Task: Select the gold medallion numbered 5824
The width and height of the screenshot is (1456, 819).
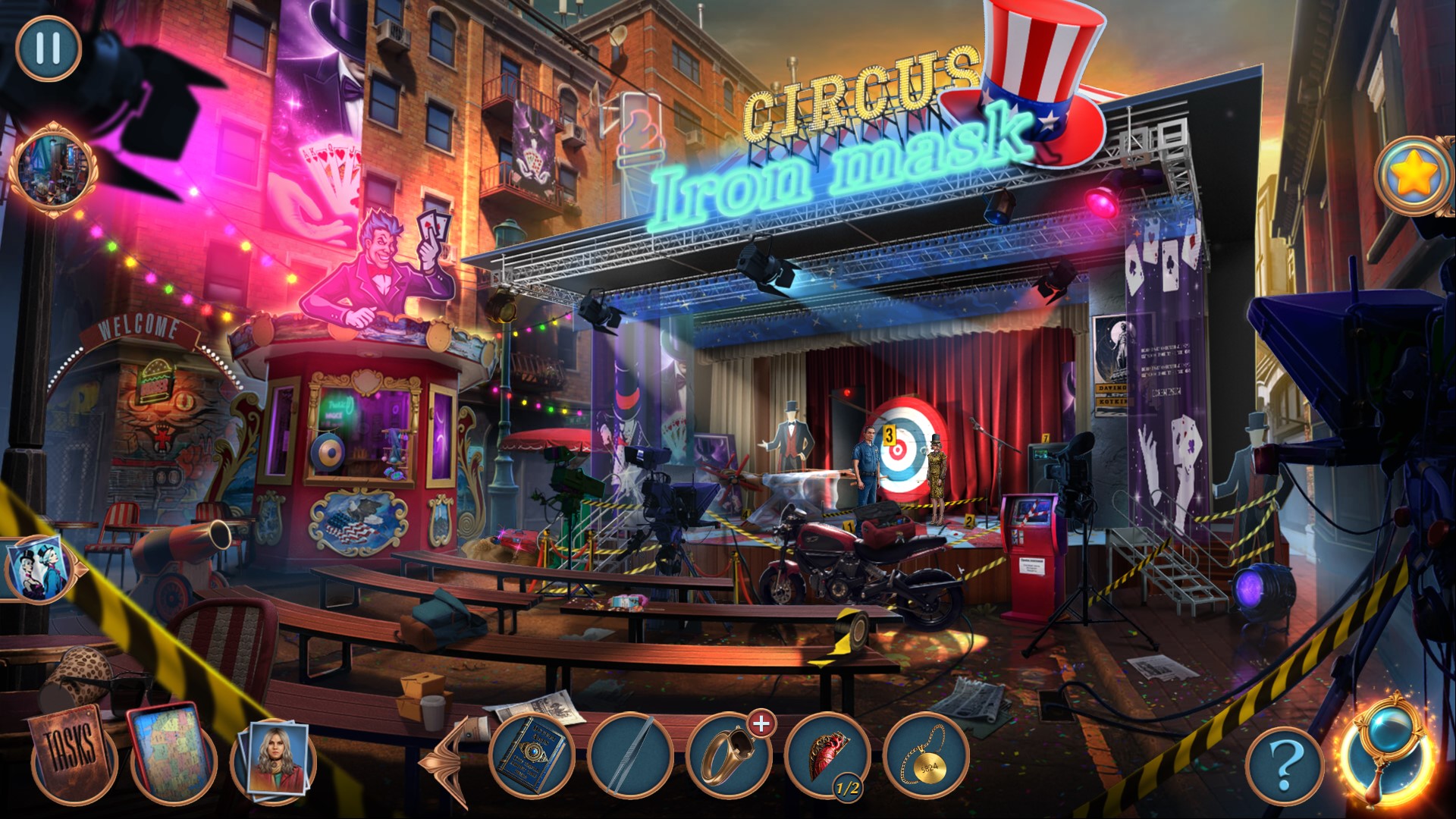Action: coord(925,756)
